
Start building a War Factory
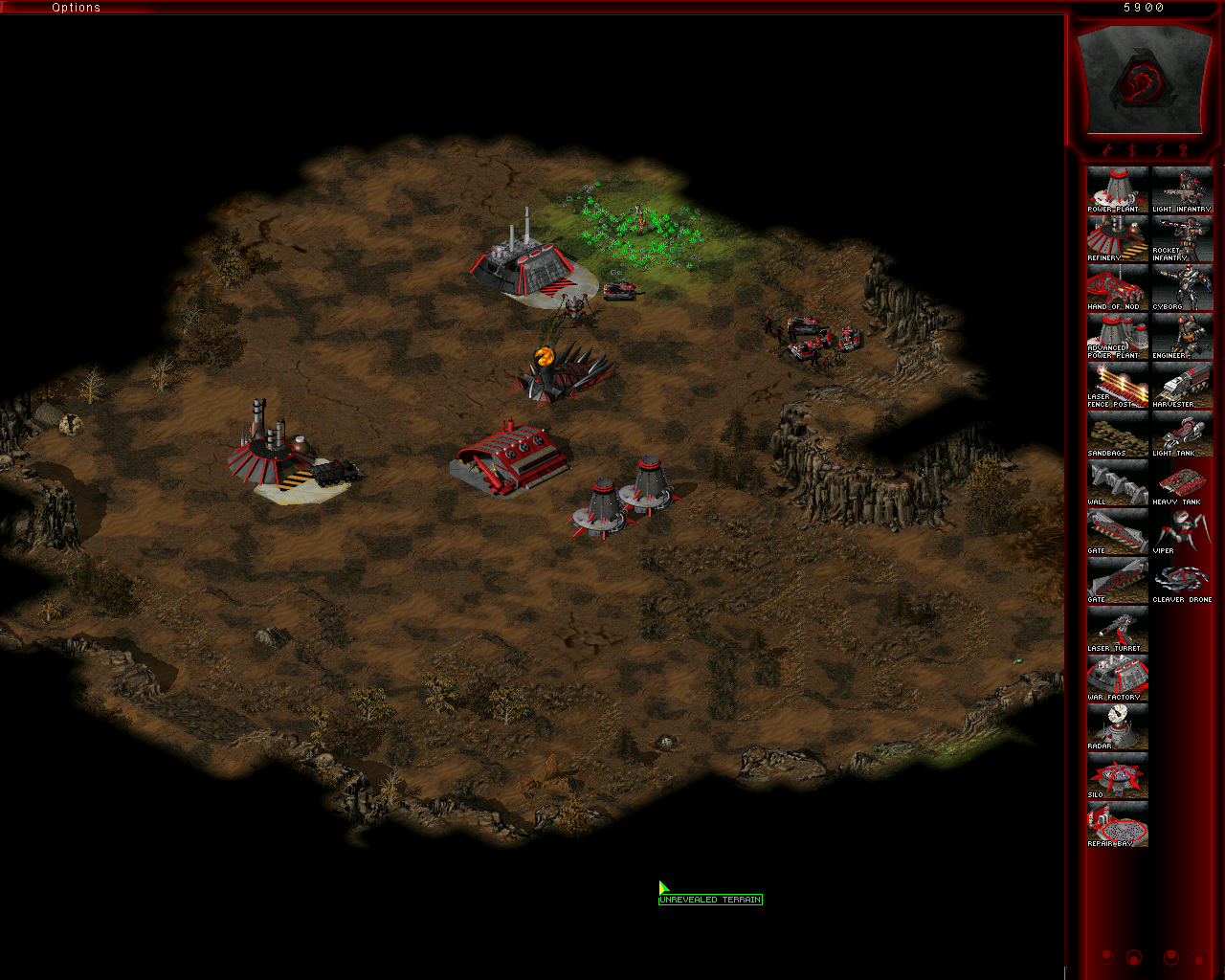tap(1117, 677)
